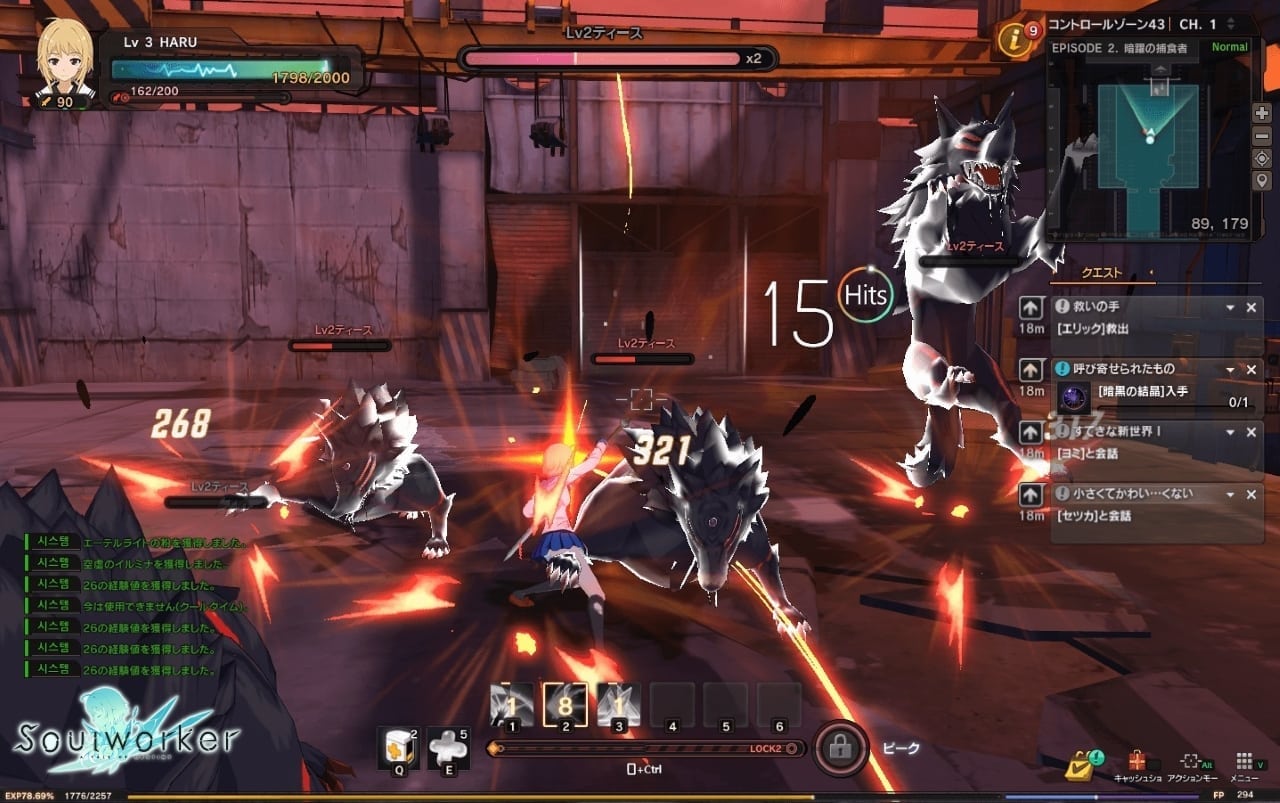Activate the skill in hotbar slot 2
The width and height of the screenshot is (1280, 803).
point(564,704)
